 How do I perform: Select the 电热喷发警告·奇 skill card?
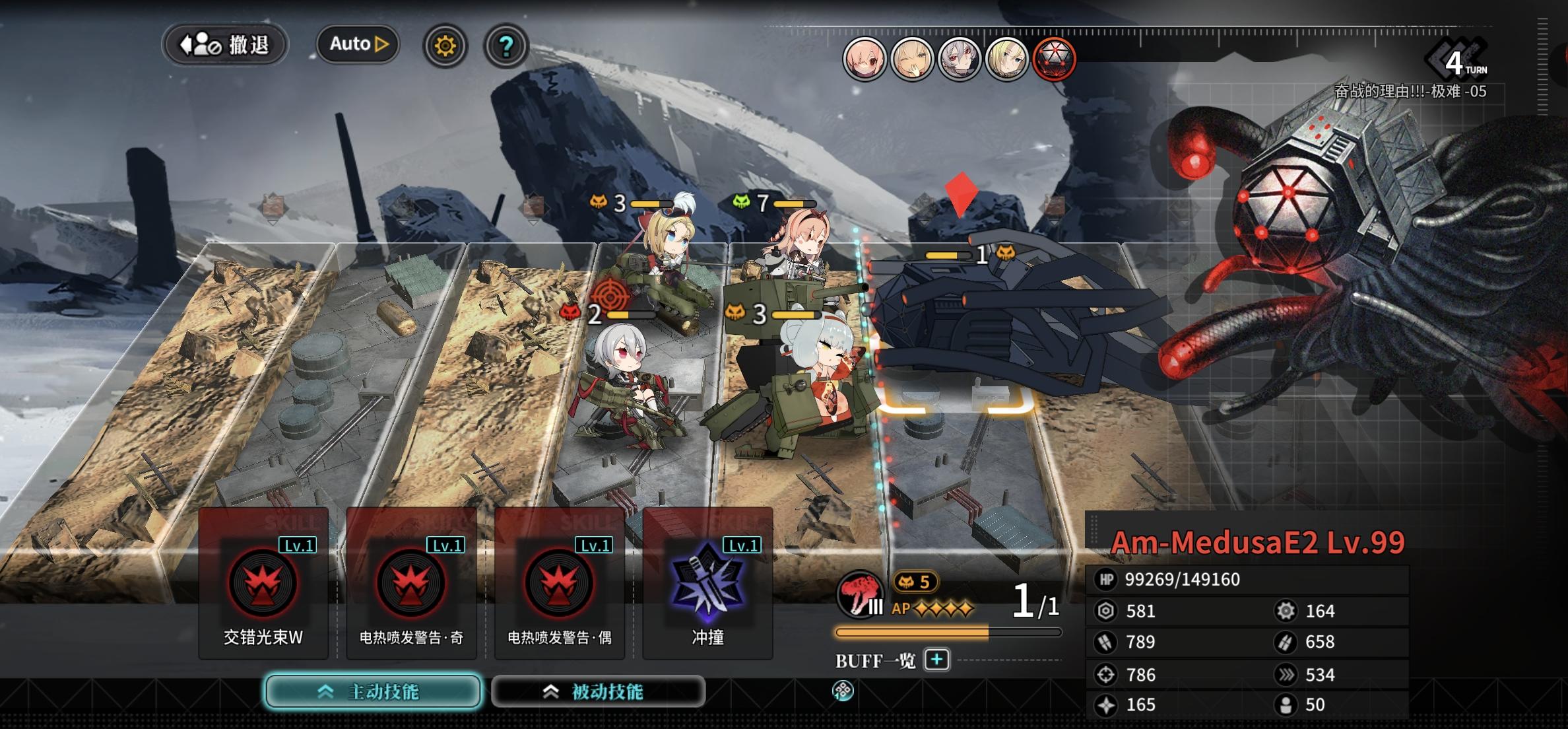pyautogui.click(x=411, y=584)
